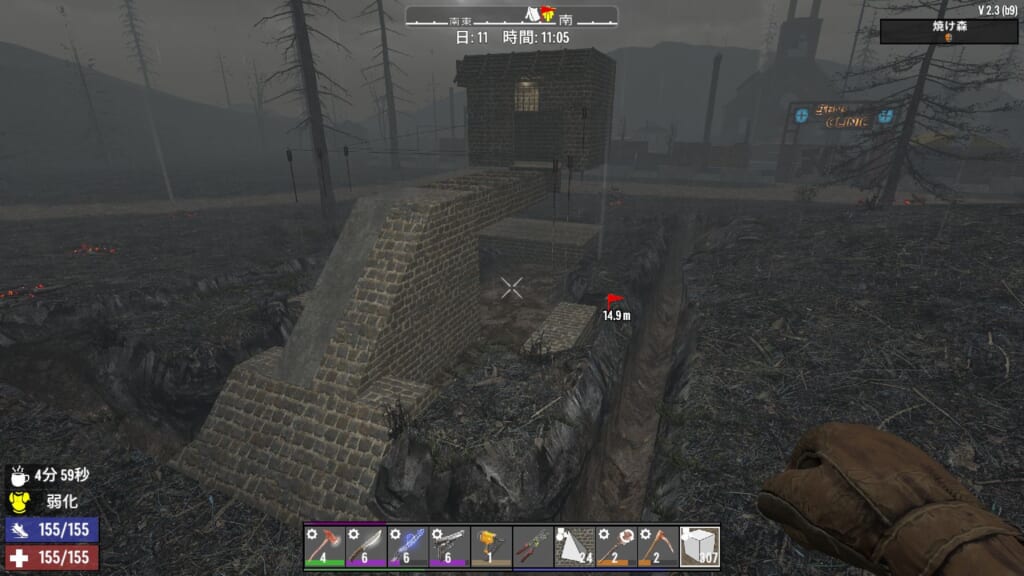Equip the hunting knife from the hotbar
1024x576 pixels.
click(366, 547)
